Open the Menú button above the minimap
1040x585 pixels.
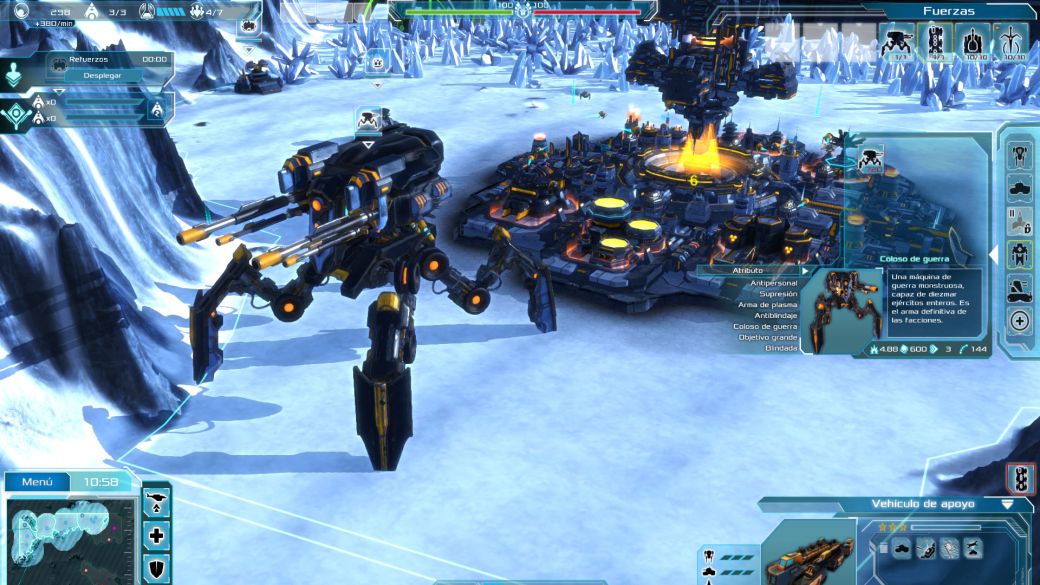37,482
